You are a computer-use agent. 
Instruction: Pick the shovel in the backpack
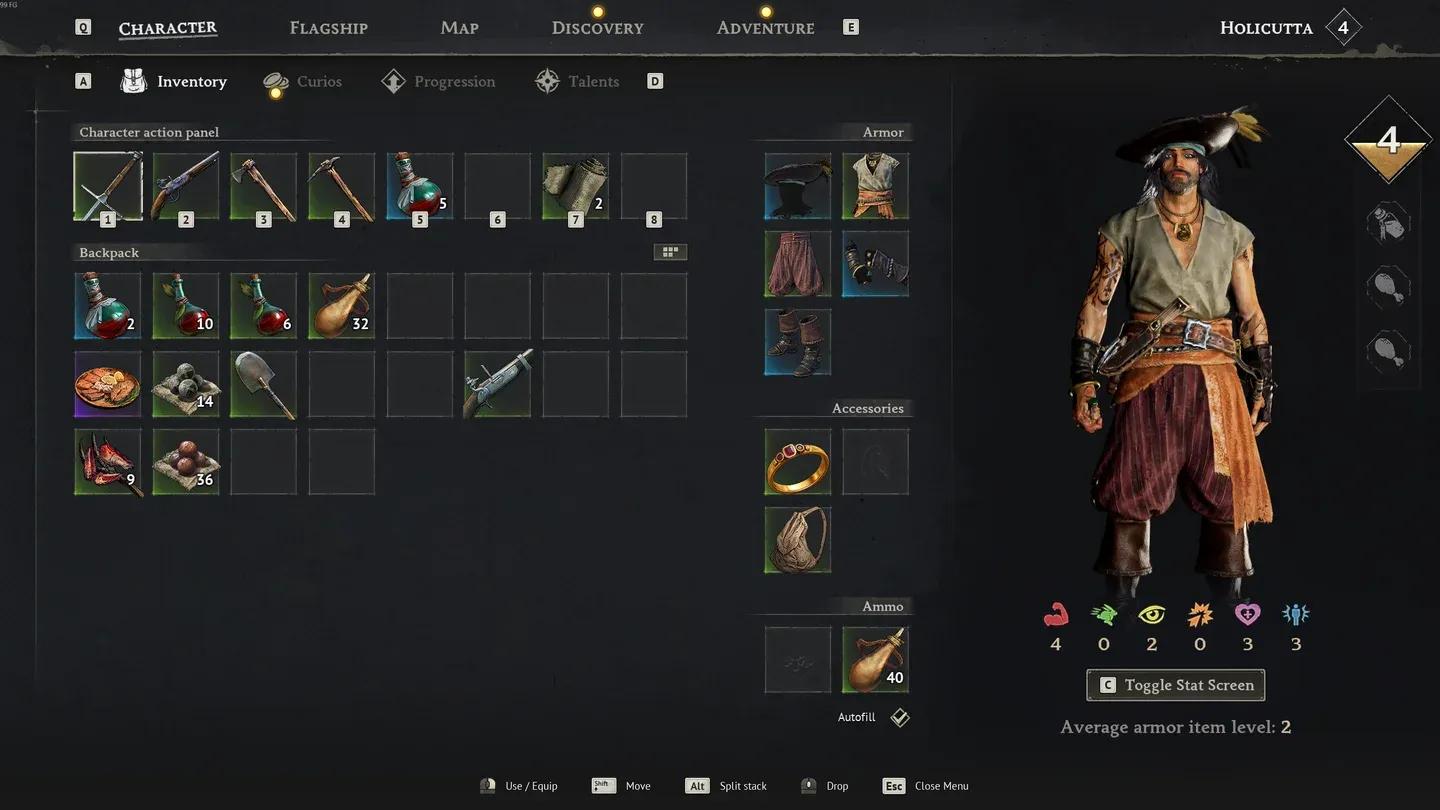click(x=264, y=384)
